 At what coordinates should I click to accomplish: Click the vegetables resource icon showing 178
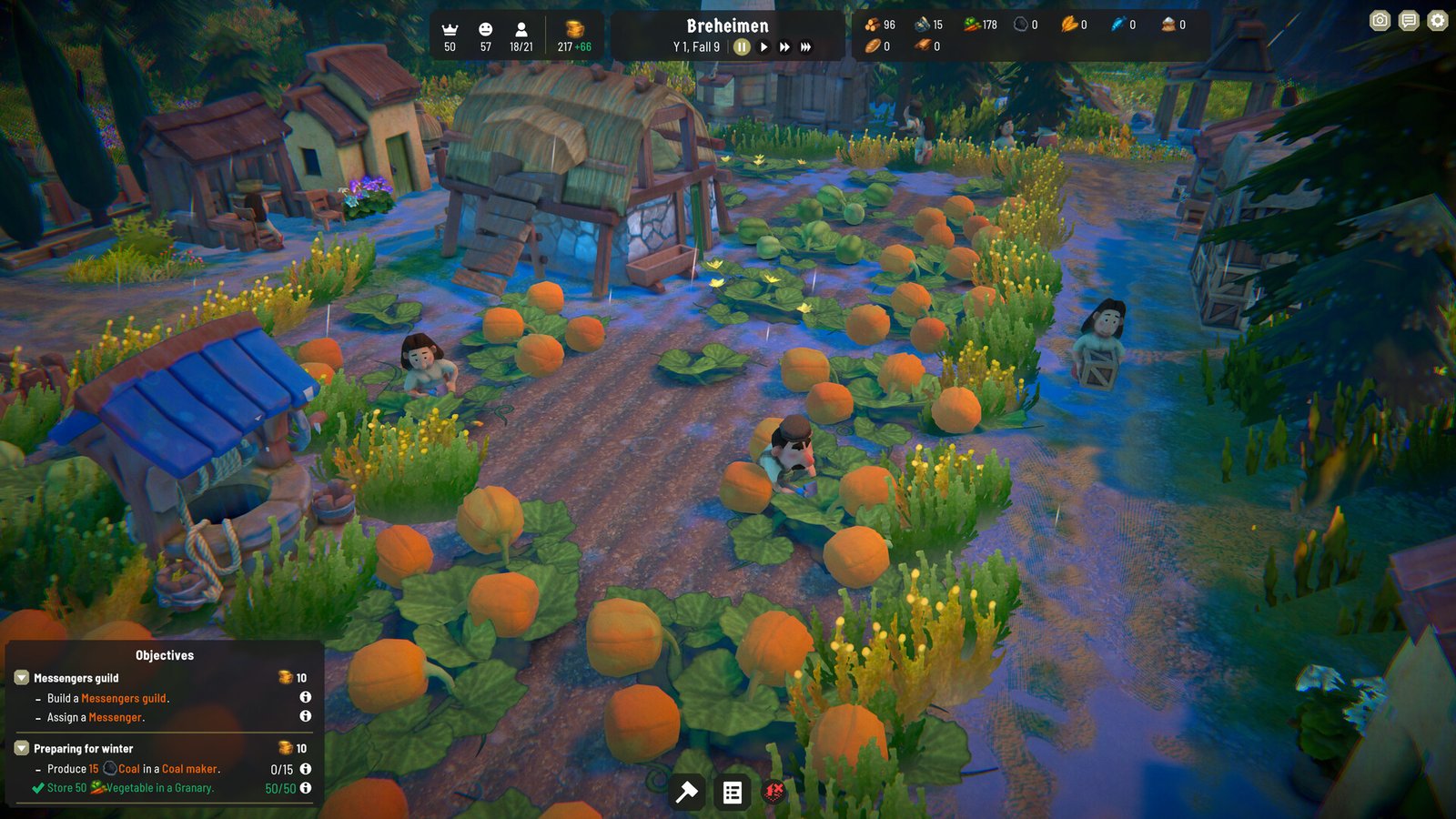pyautogui.click(x=970, y=25)
